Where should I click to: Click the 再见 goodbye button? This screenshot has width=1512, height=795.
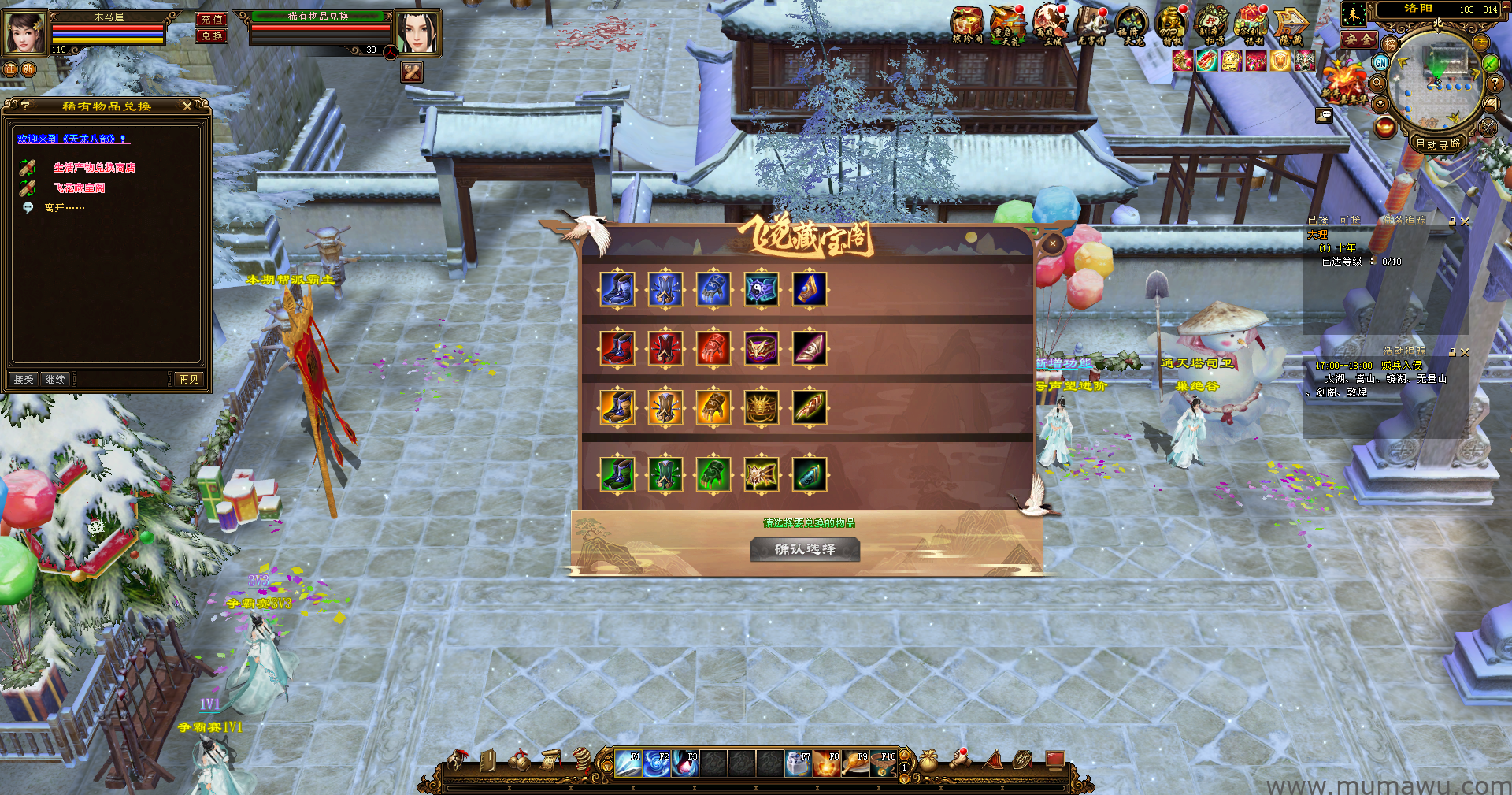click(189, 380)
